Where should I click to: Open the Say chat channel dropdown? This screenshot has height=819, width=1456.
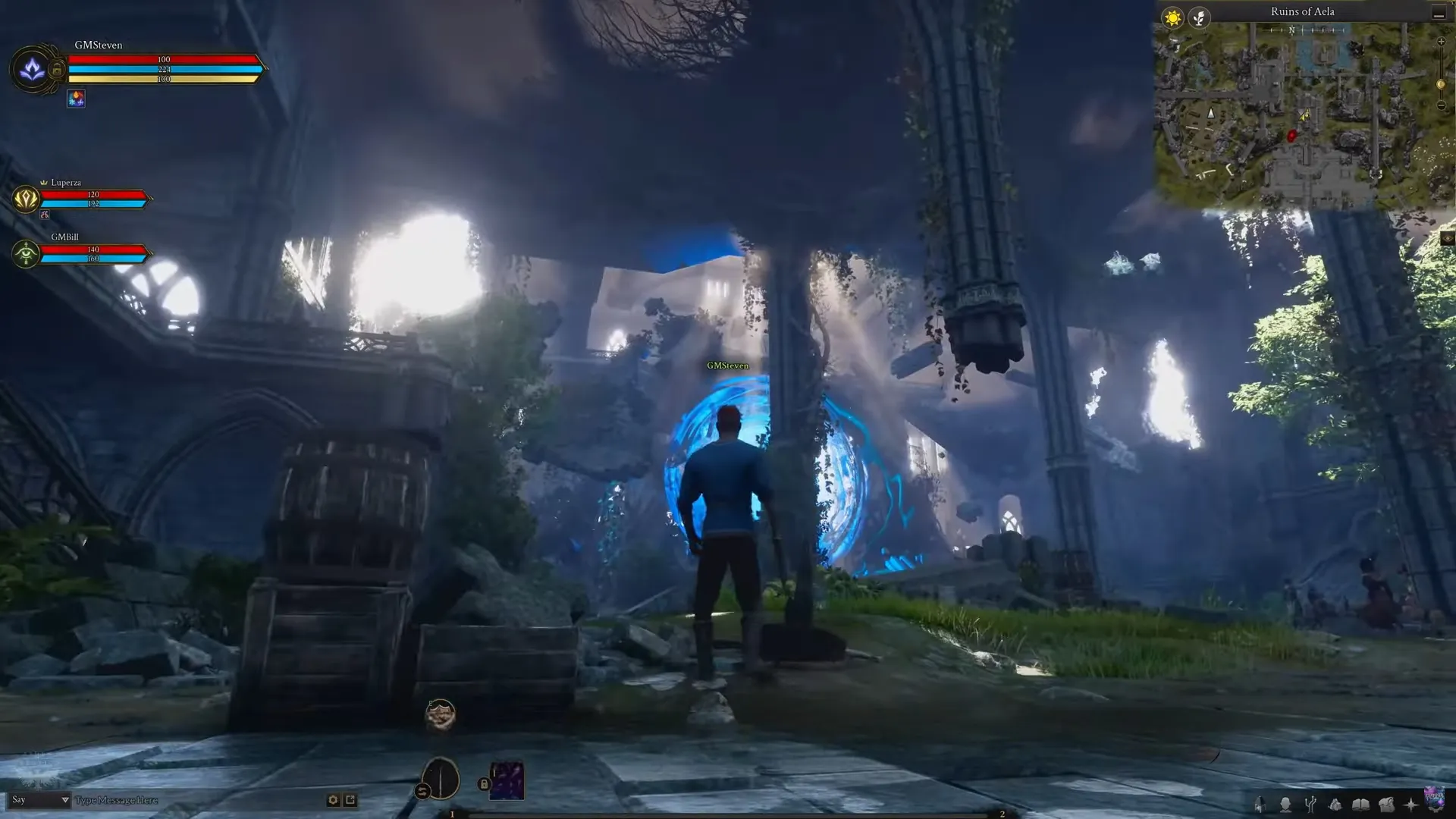click(x=38, y=799)
